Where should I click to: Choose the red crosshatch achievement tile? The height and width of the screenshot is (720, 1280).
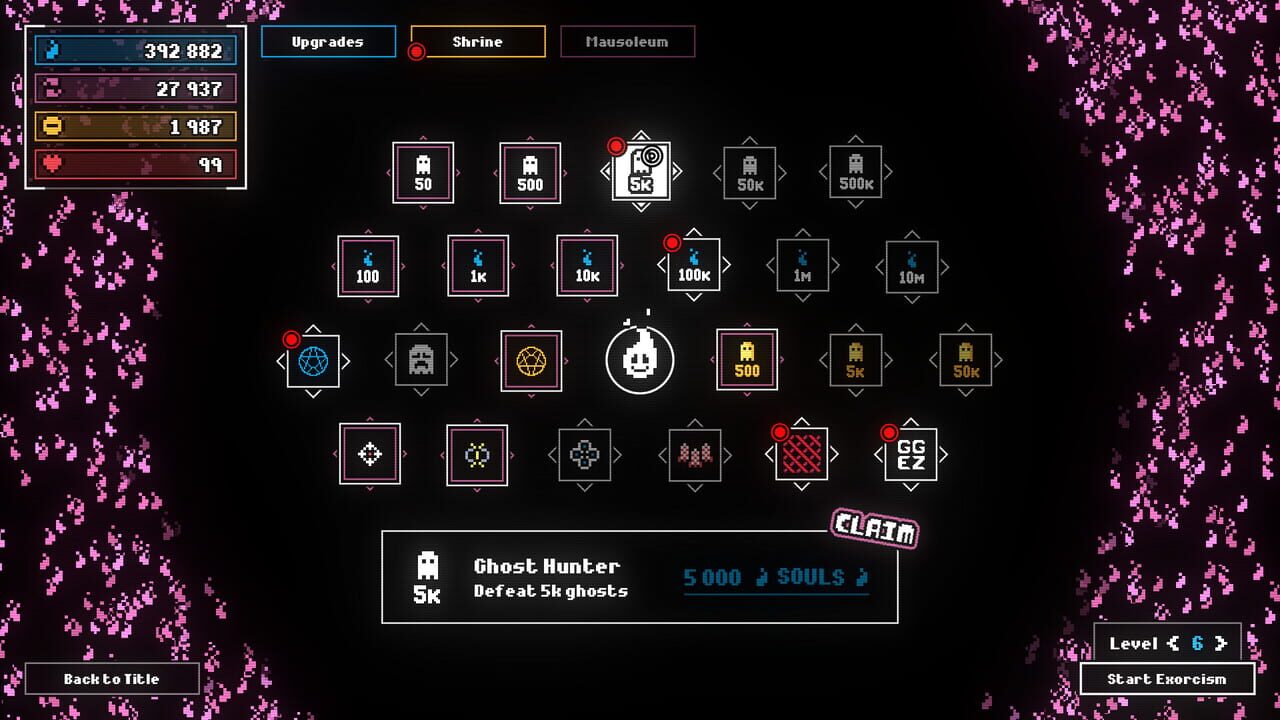(x=801, y=454)
